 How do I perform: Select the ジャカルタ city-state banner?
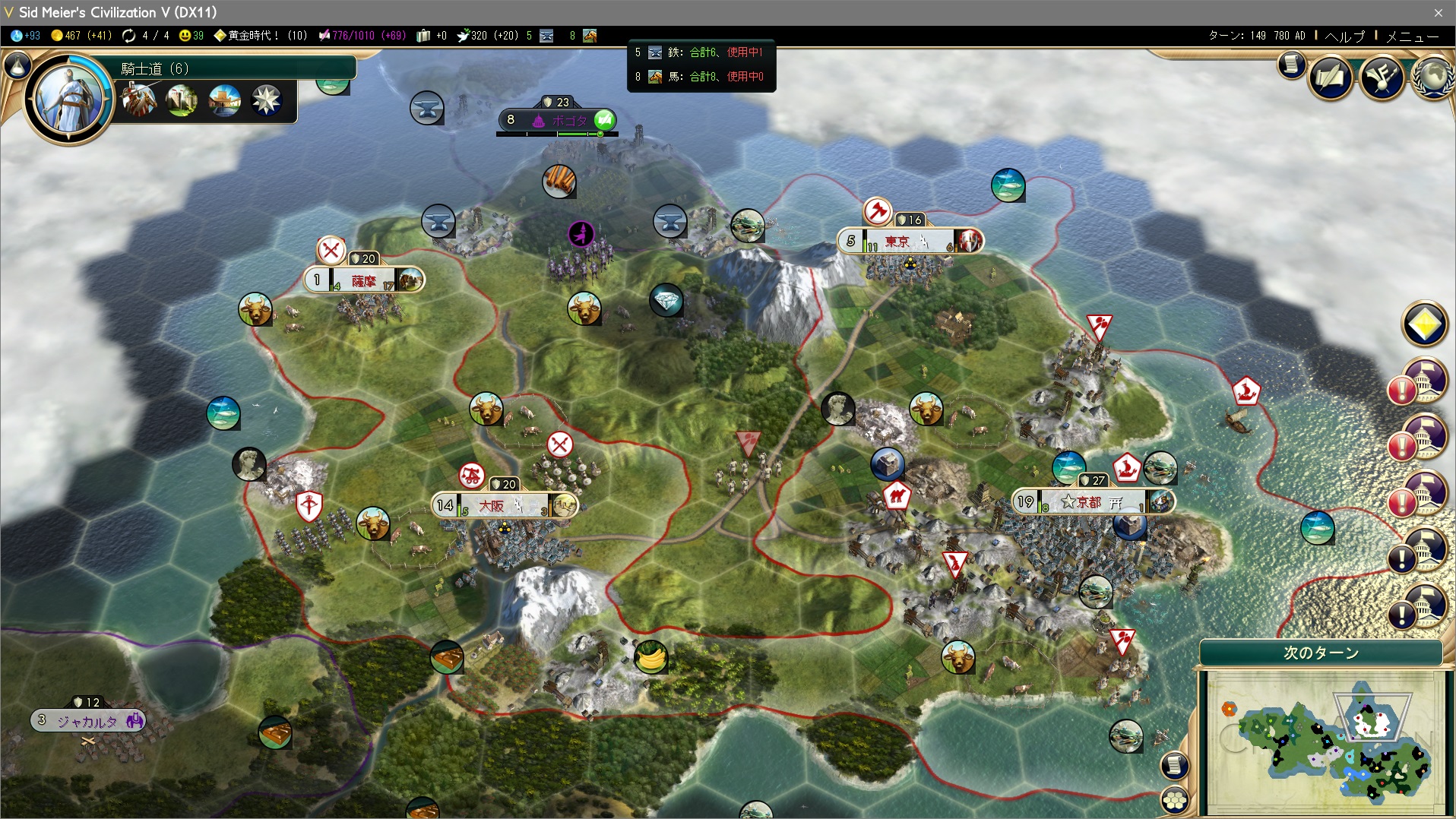click(x=87, y=721)
